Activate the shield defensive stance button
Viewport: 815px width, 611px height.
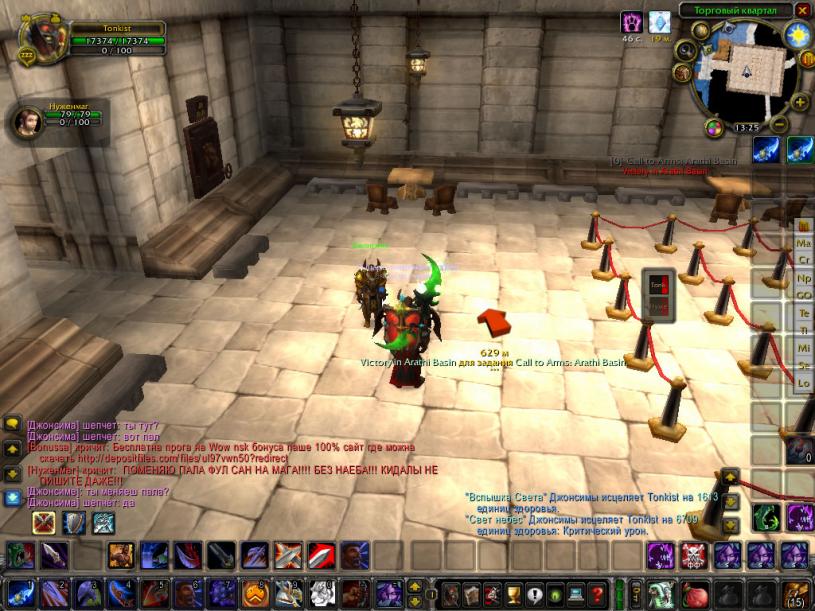[74, 522]
